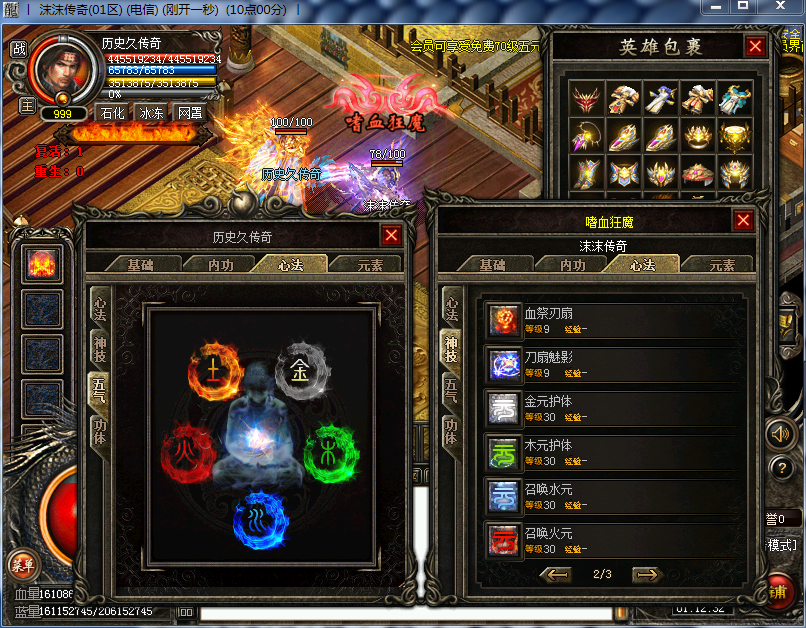This screenshot has width=806, height=628.
Task: Switch to 内功 tab in 嗜血狂魔 panel
Action: pyautogui.click(x=572, y=265)
